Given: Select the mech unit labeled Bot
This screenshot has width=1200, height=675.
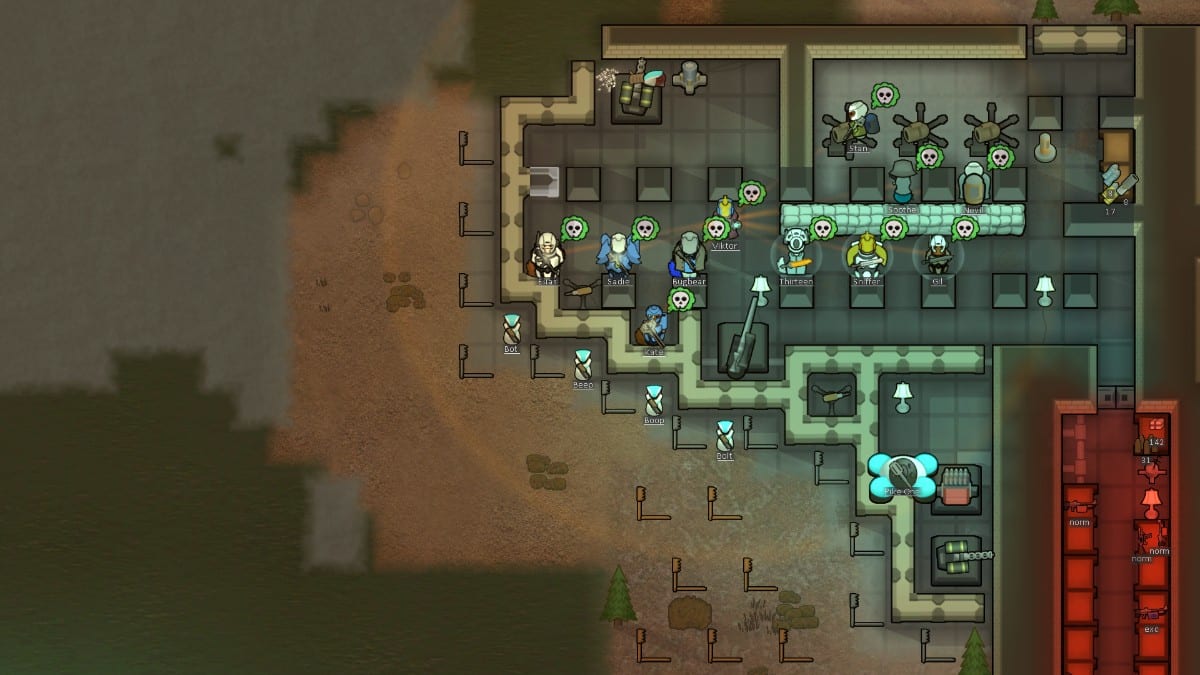Looking at the screenshot, I should click(x=512, y=329).
